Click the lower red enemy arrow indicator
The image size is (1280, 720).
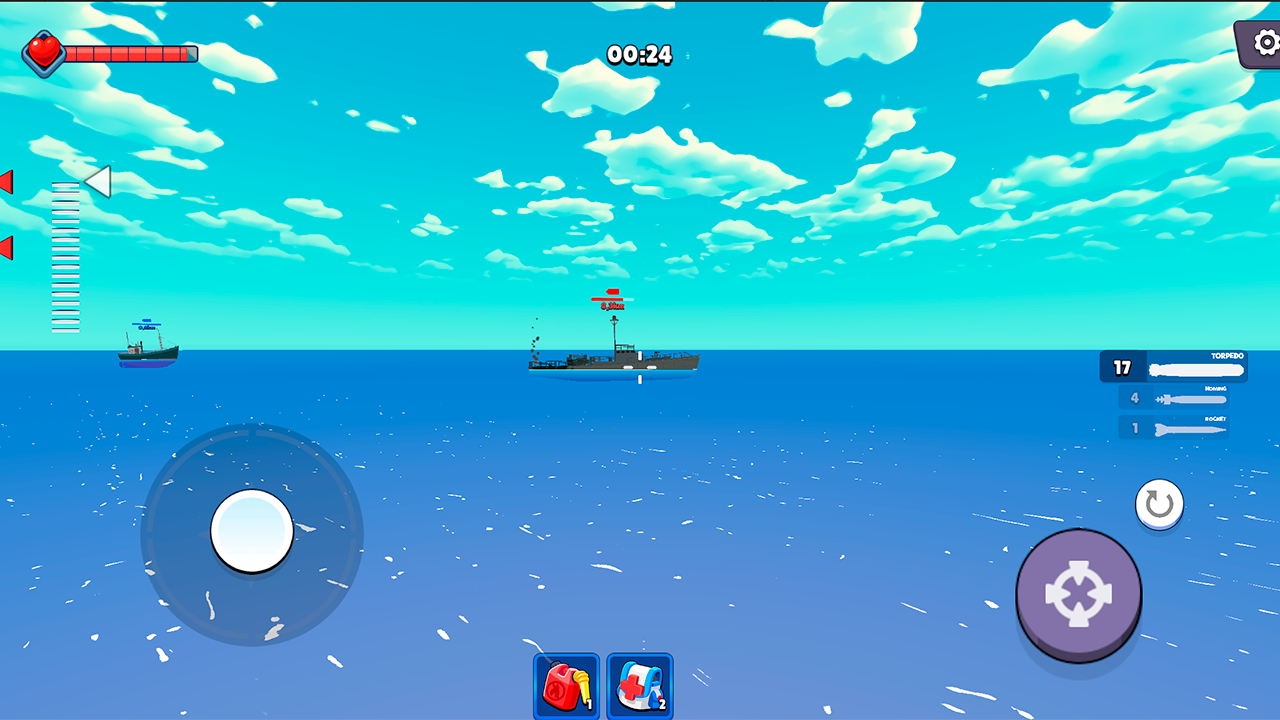(x=6, y=247)
